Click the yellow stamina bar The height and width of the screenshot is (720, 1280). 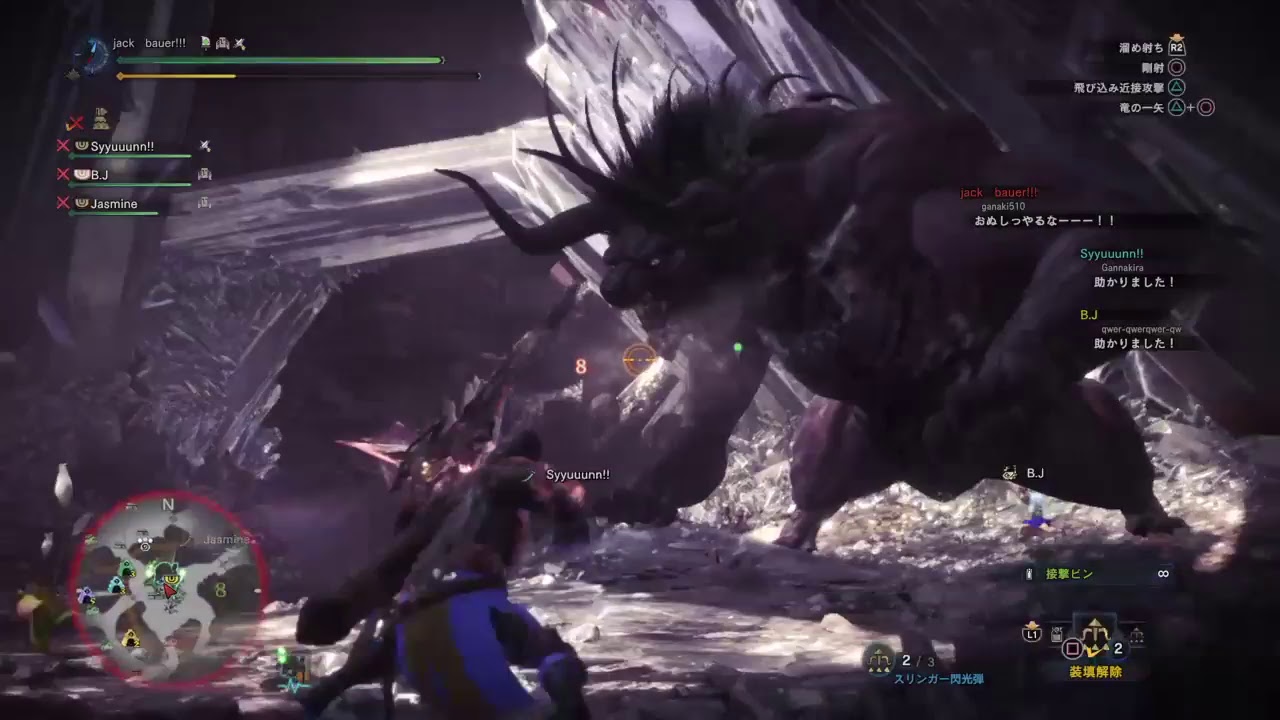click(x=175, y=75)
